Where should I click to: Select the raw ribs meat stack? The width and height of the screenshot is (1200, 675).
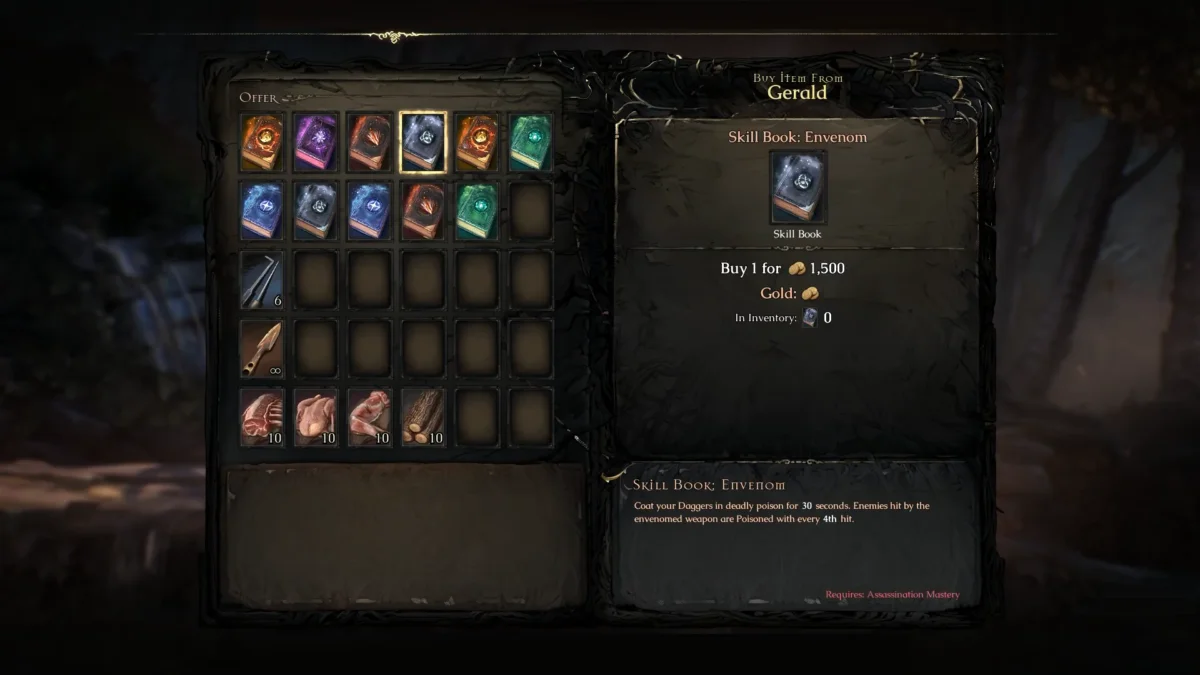coord(261,416)
